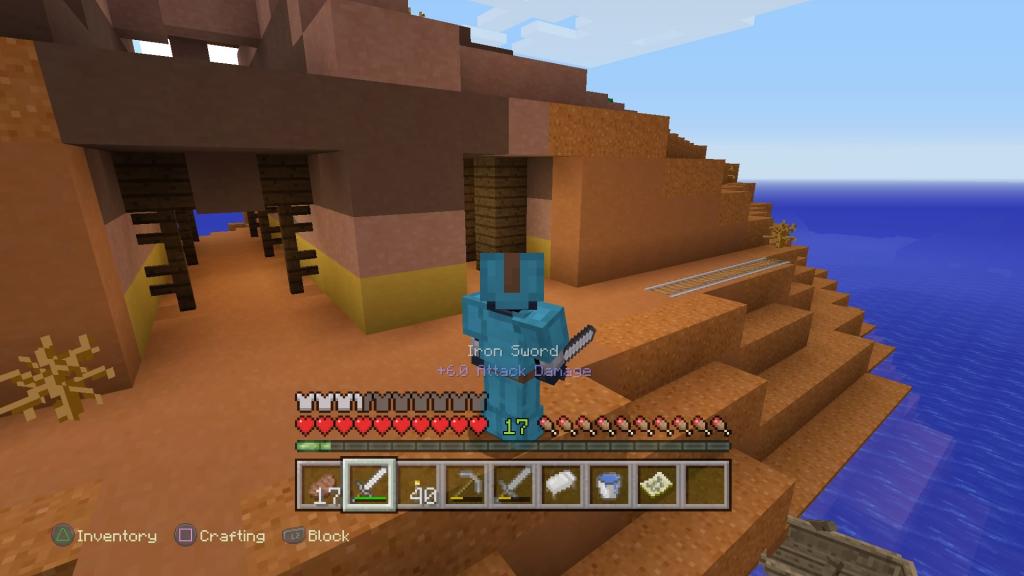Image resolution: width=1024 pixels, height=576 pixels.
Task: Select the iron sword hotbar slot
Action: 369,485
